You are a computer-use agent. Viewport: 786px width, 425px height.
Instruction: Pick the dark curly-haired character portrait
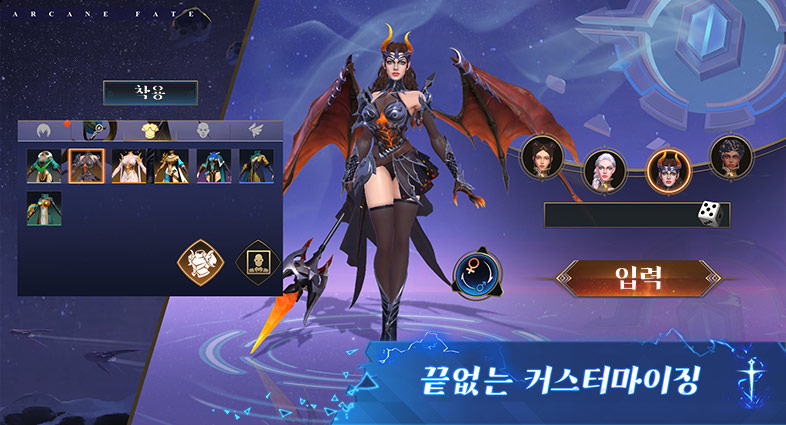click(x=730, y=157)
